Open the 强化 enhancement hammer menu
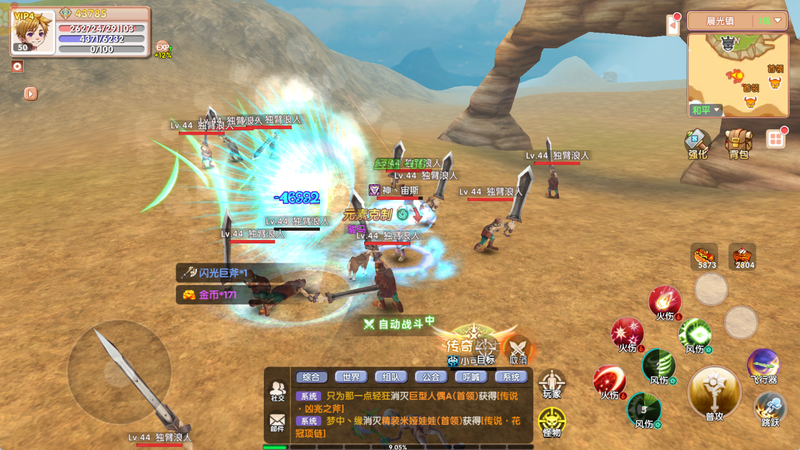This screenshot has width=800, height=450. 696,142
